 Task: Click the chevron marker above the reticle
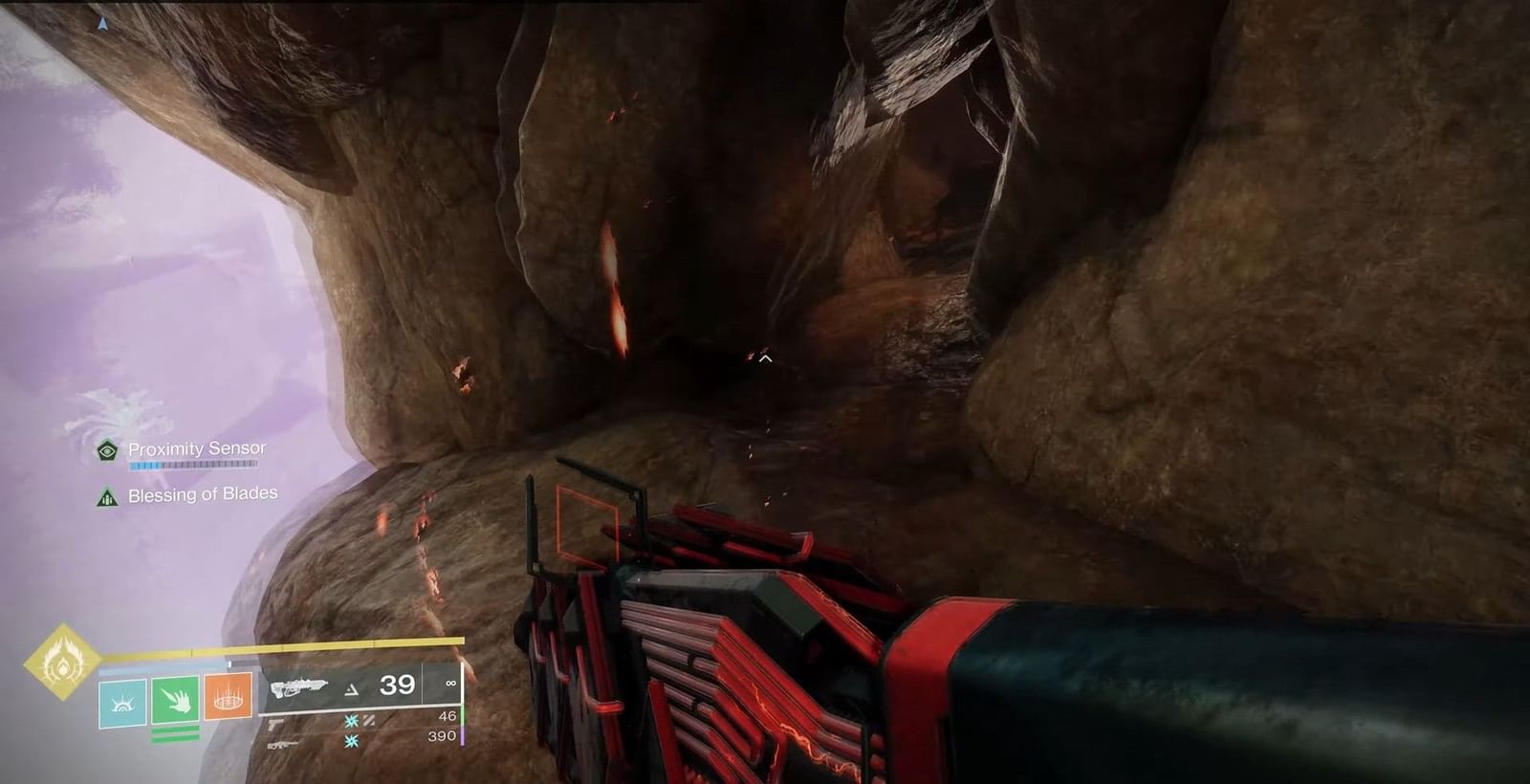[x=764, y=359]
